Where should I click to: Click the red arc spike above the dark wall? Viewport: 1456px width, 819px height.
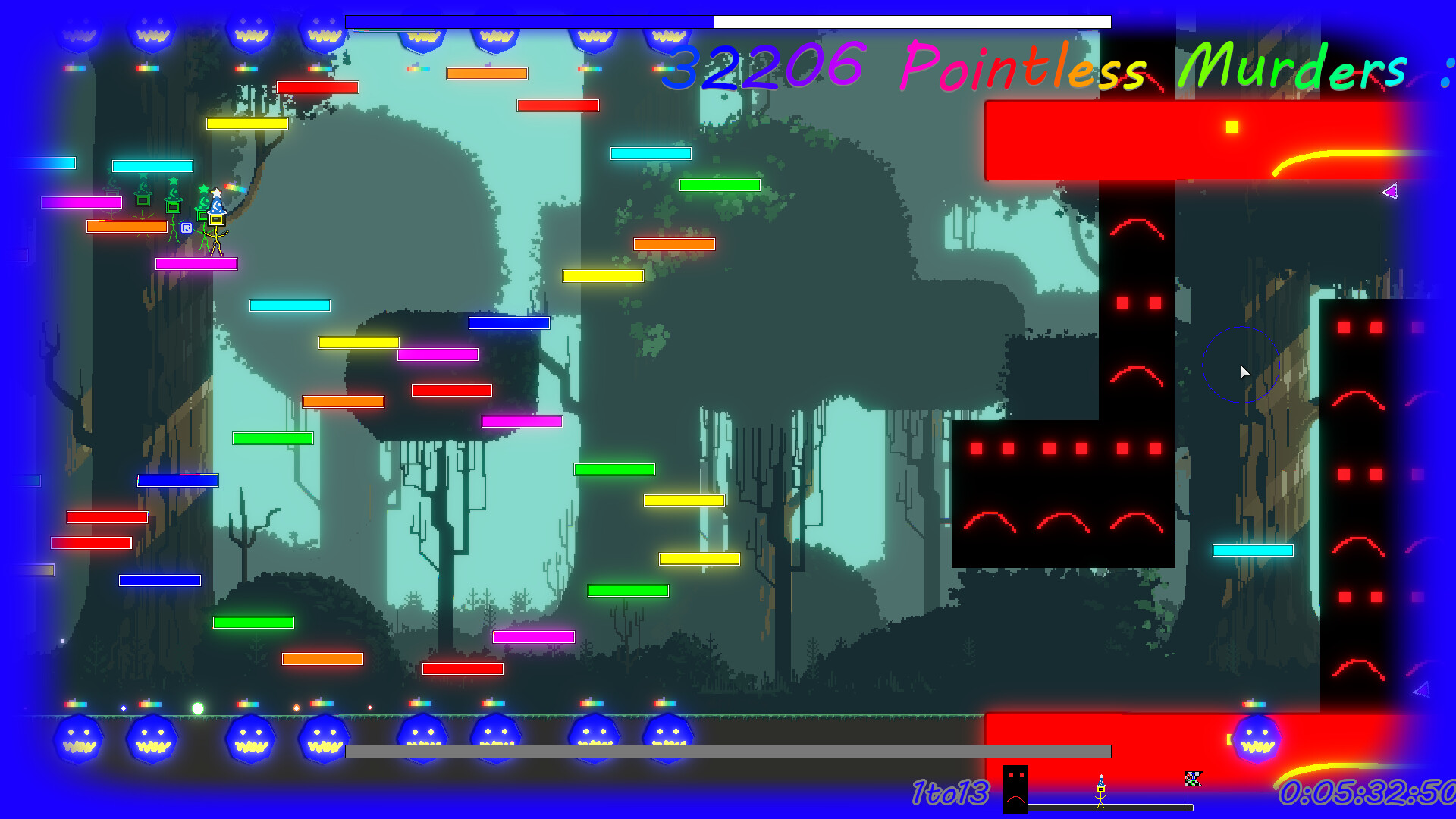tap(1137, 227)
